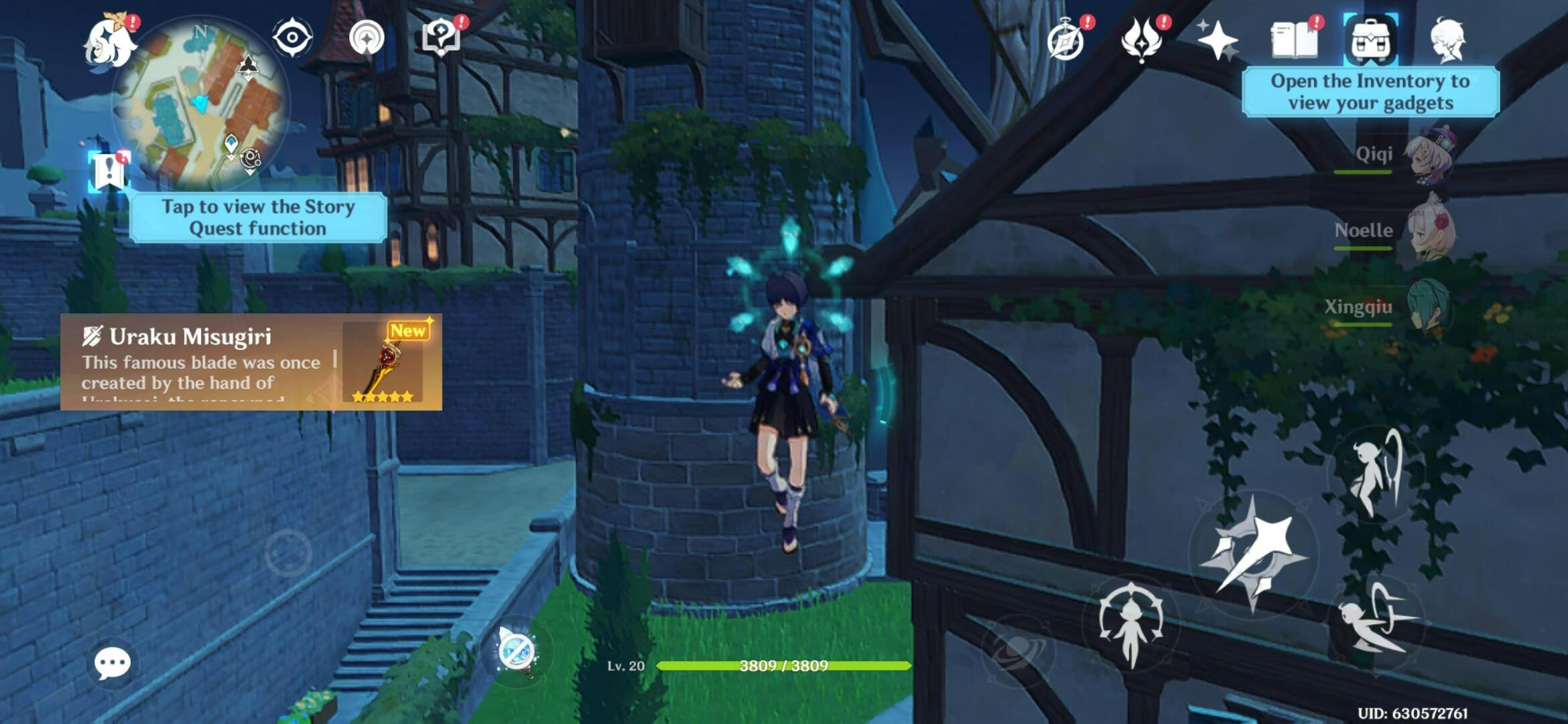
Task: Tap the quest banner exclamation icon
Action: click(109, 170)
